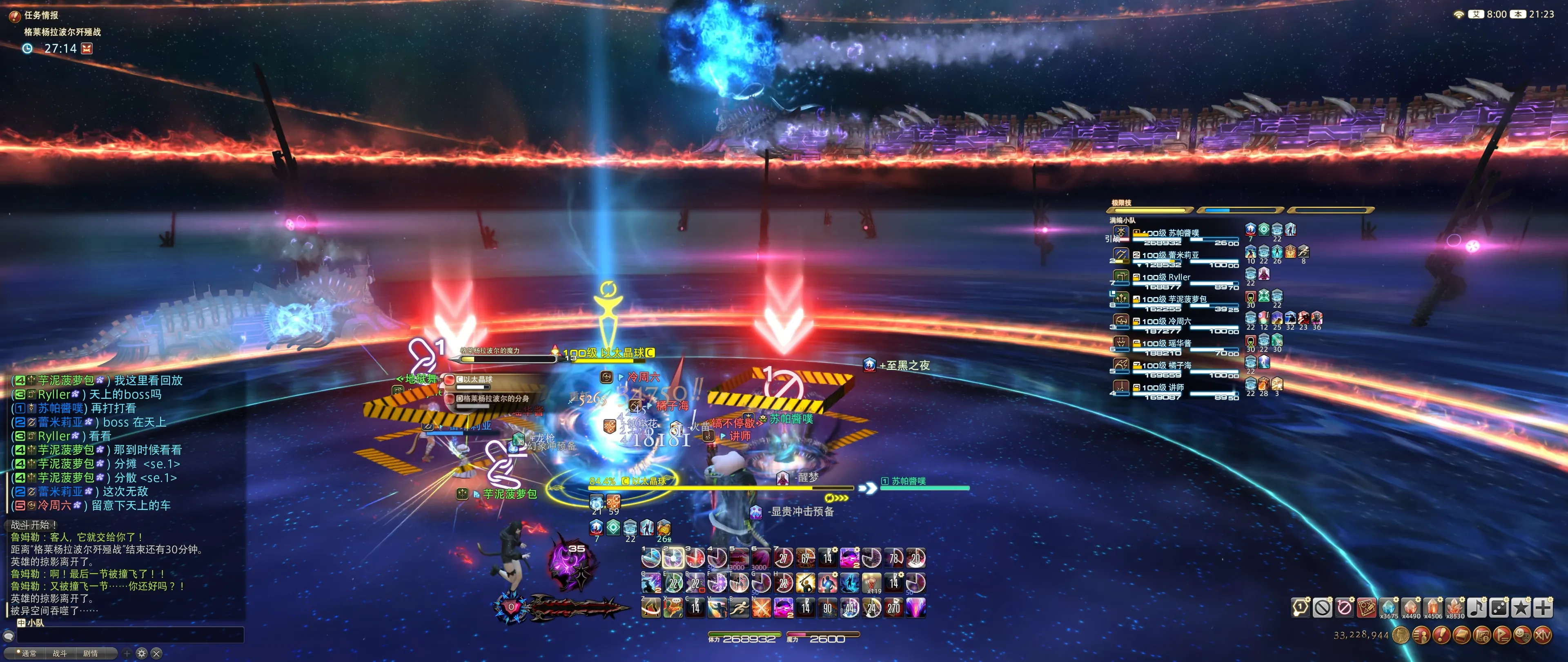Open the duty exclamation mark menu
Viewport: 1568px width, 662px height.
tap(1441, 635)
